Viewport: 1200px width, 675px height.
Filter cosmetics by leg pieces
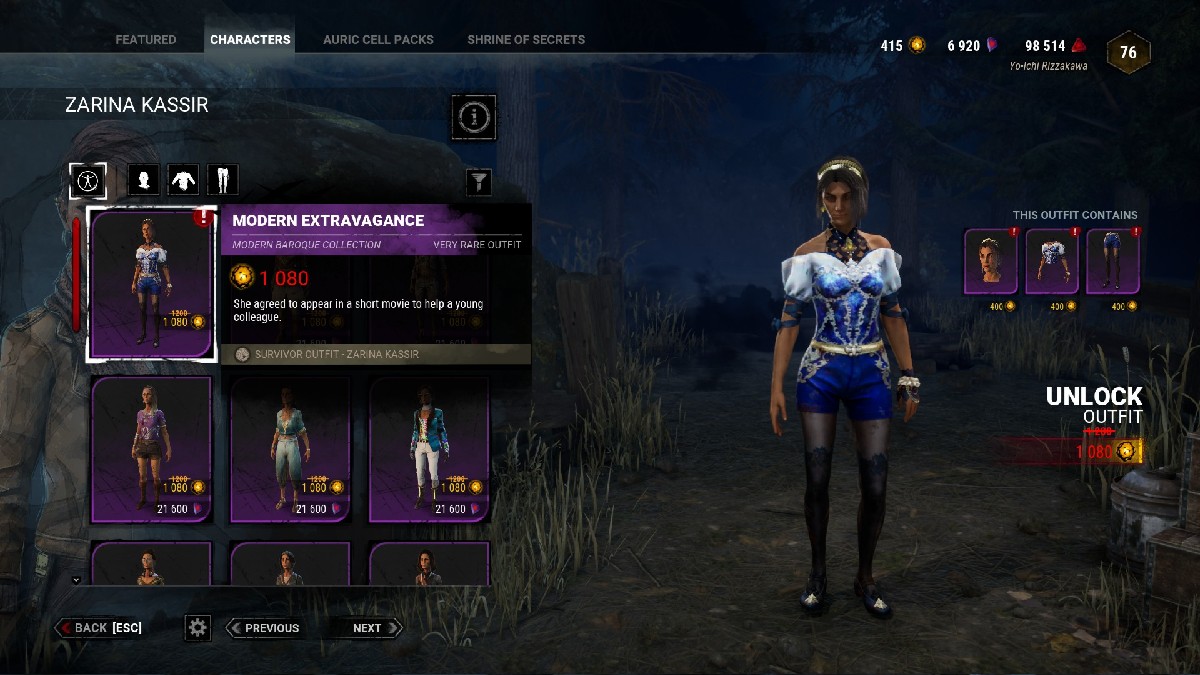click(x=222, y=181)
